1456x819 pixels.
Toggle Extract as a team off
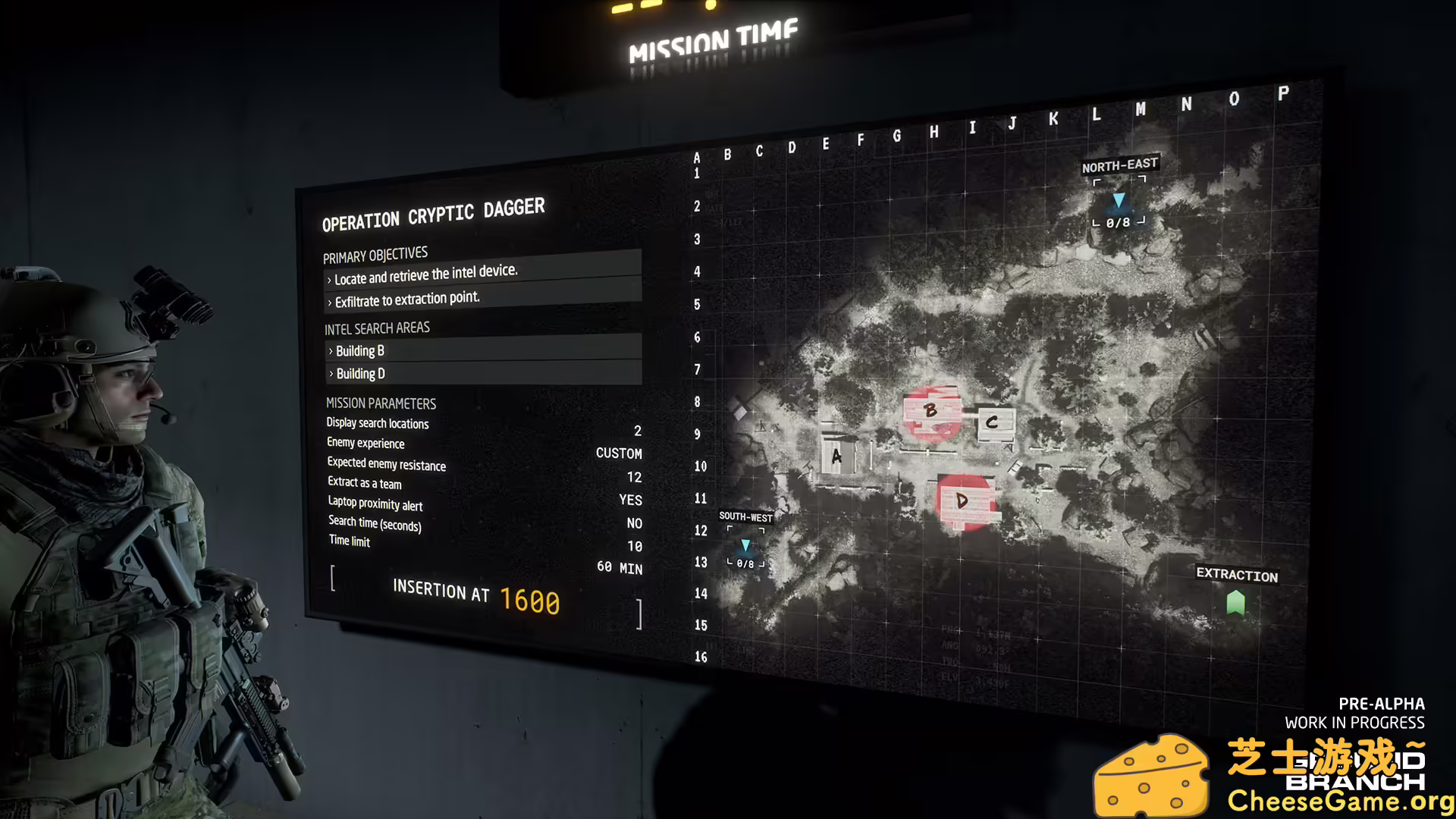pyautogui.click(x=632, y=500)
